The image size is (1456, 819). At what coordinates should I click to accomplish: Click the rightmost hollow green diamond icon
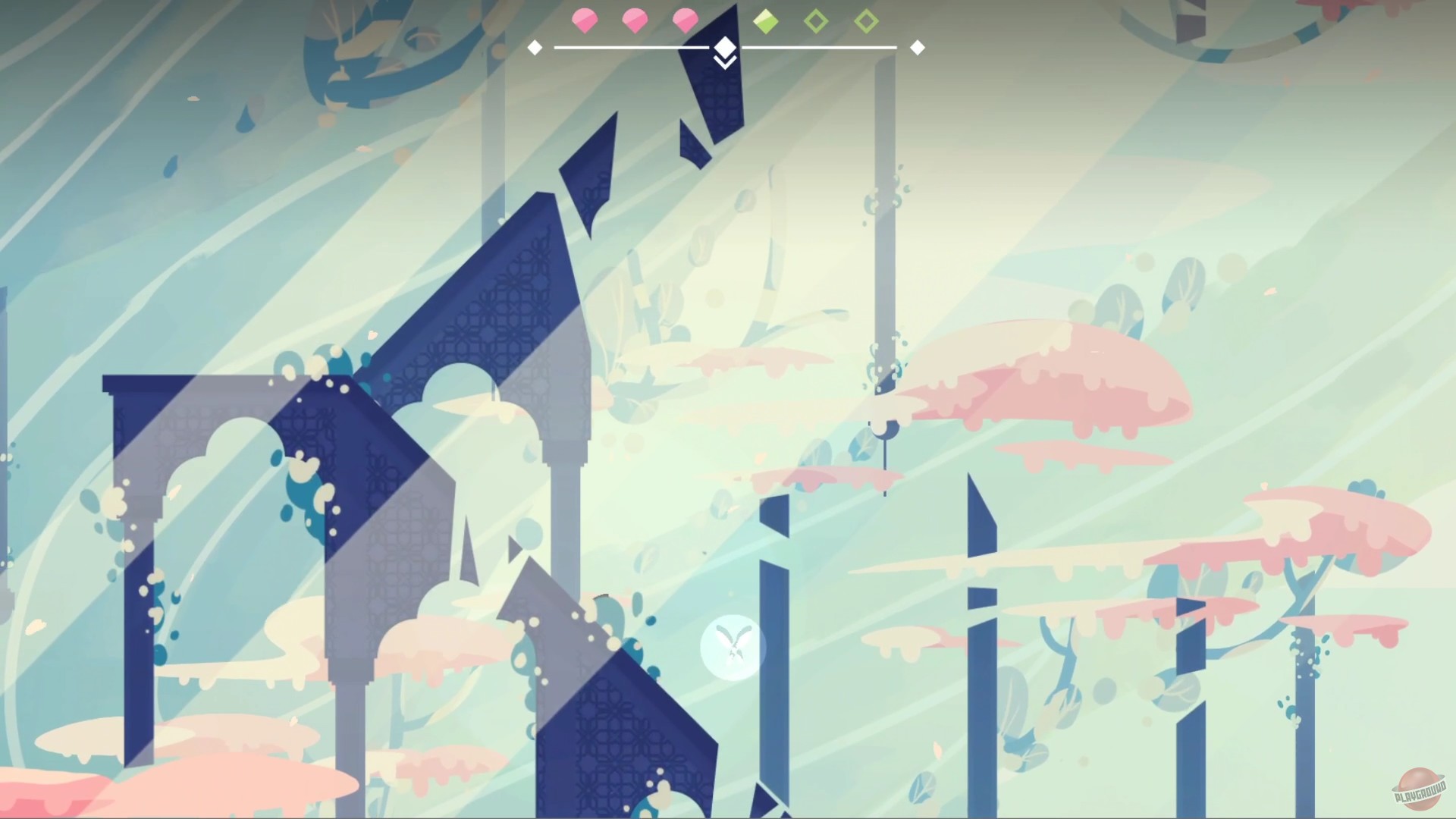point(867,20)
